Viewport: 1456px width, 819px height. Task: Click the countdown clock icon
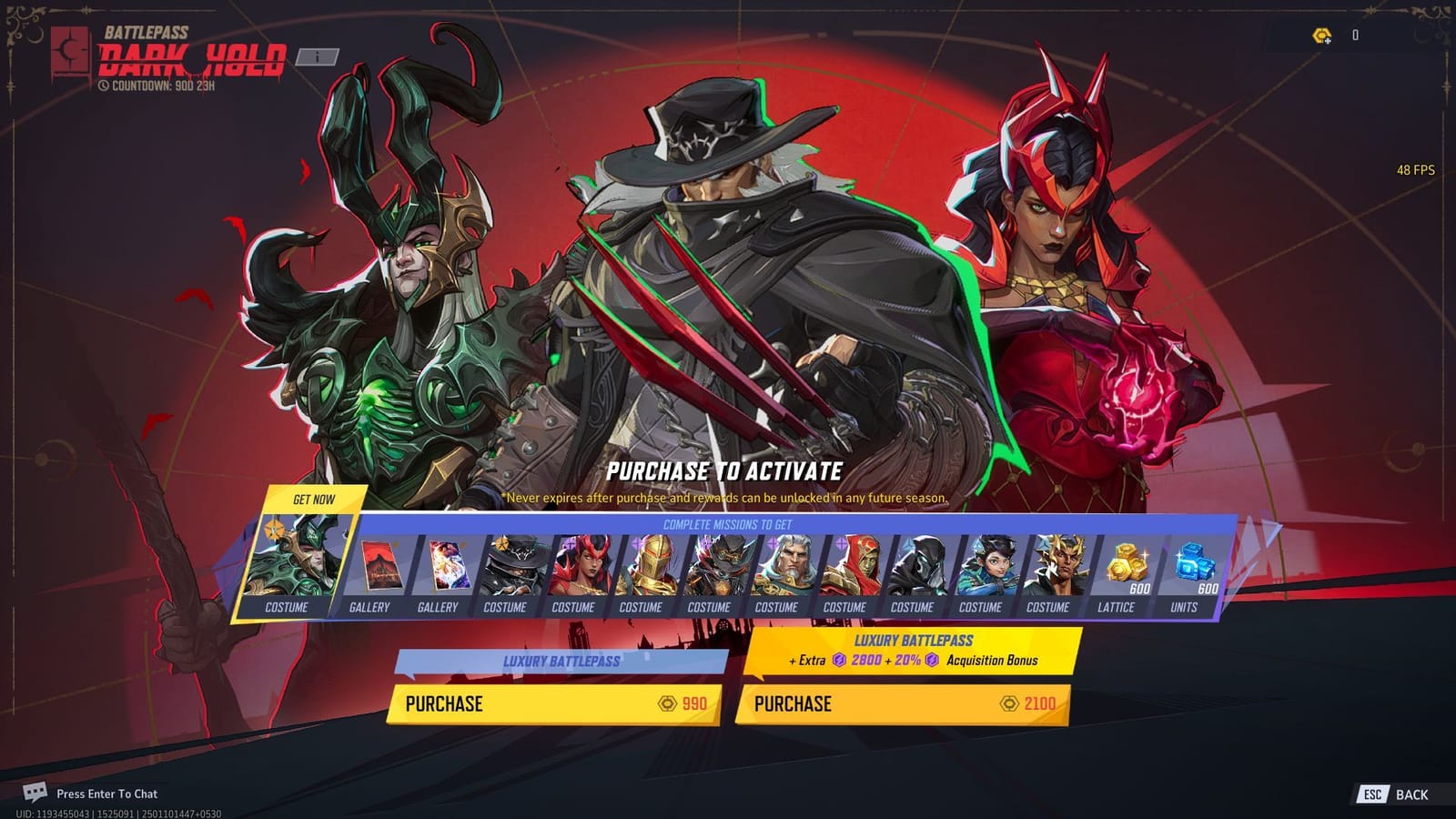[x=103, y=86]
